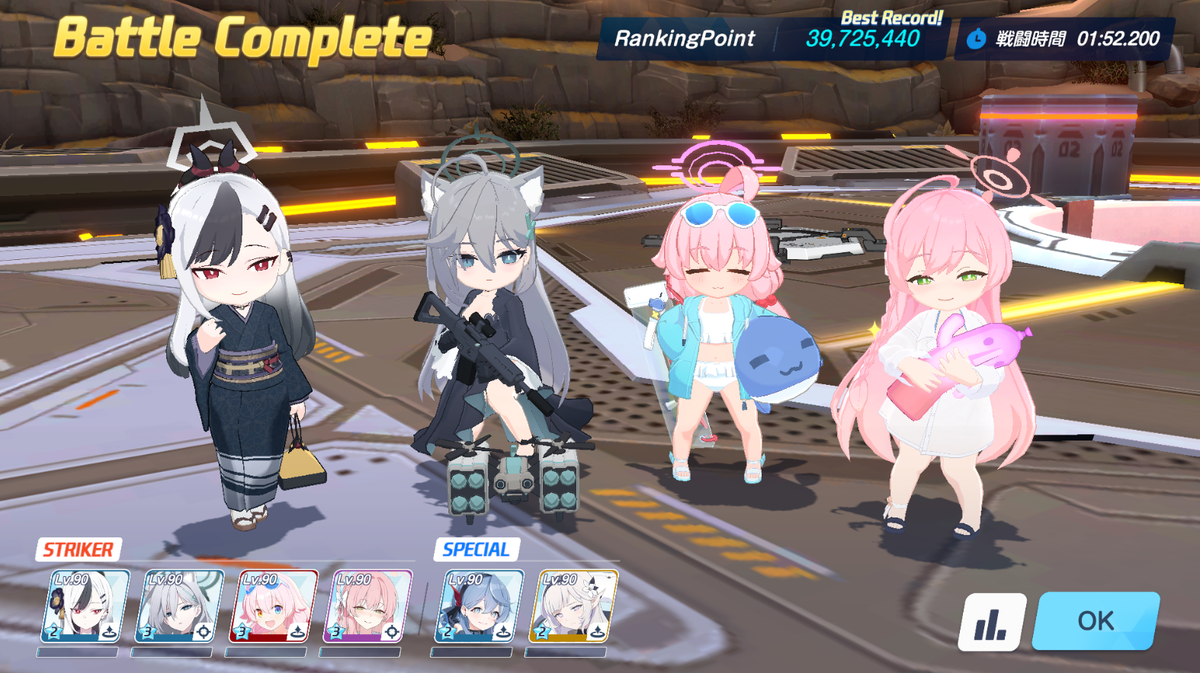Confirm the battle result with OK
1200x673 pixels.
click(x=1096, y=620)
